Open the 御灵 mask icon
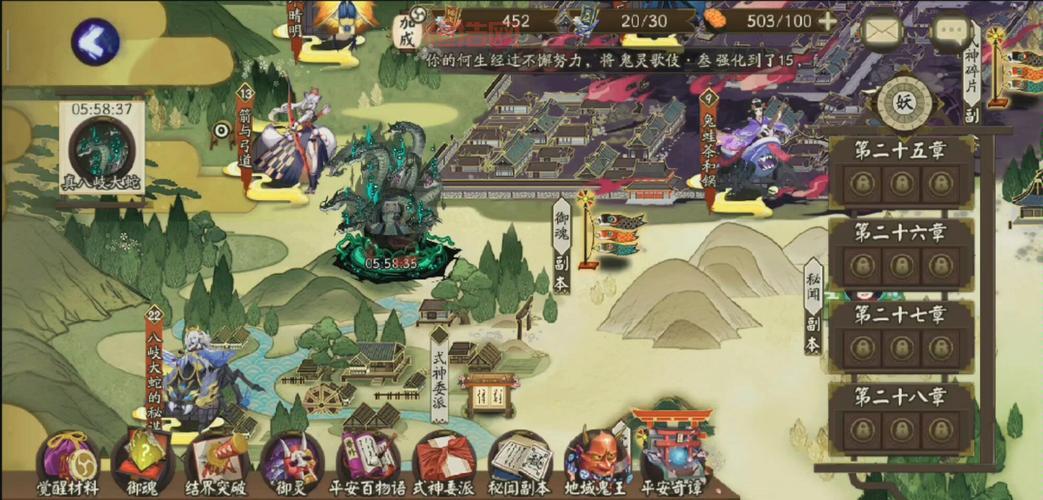The image size is (1043, 500). [291, 460]
